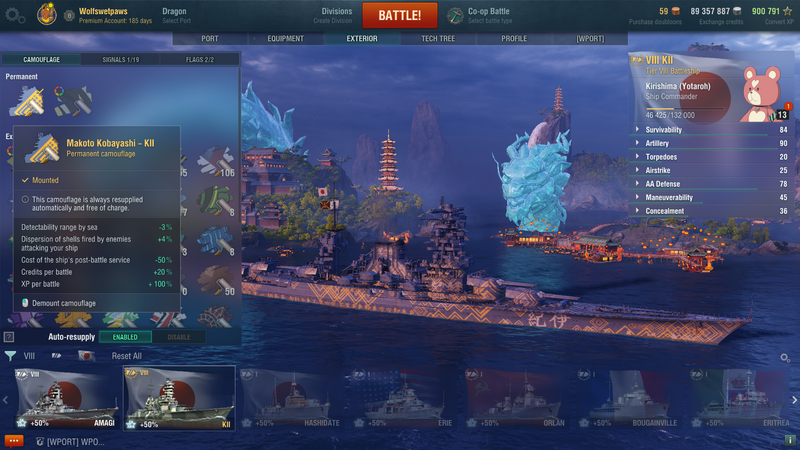Set auto-resupply to Disable
This screenshot has width=800, height=450.
(178, 337)
